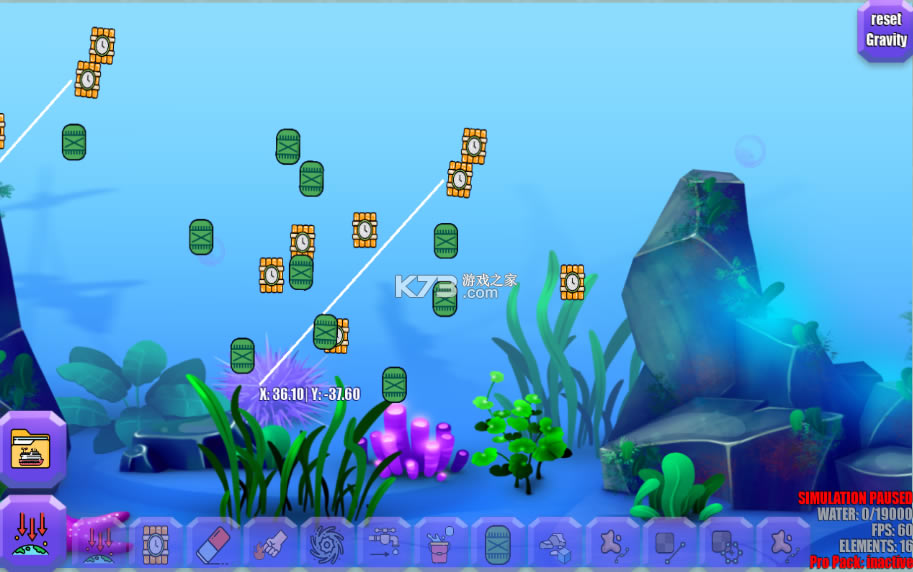Select the water faucet tool
Image resolution: width=913 pixels, height=572 pixels.
click(384, 544)
